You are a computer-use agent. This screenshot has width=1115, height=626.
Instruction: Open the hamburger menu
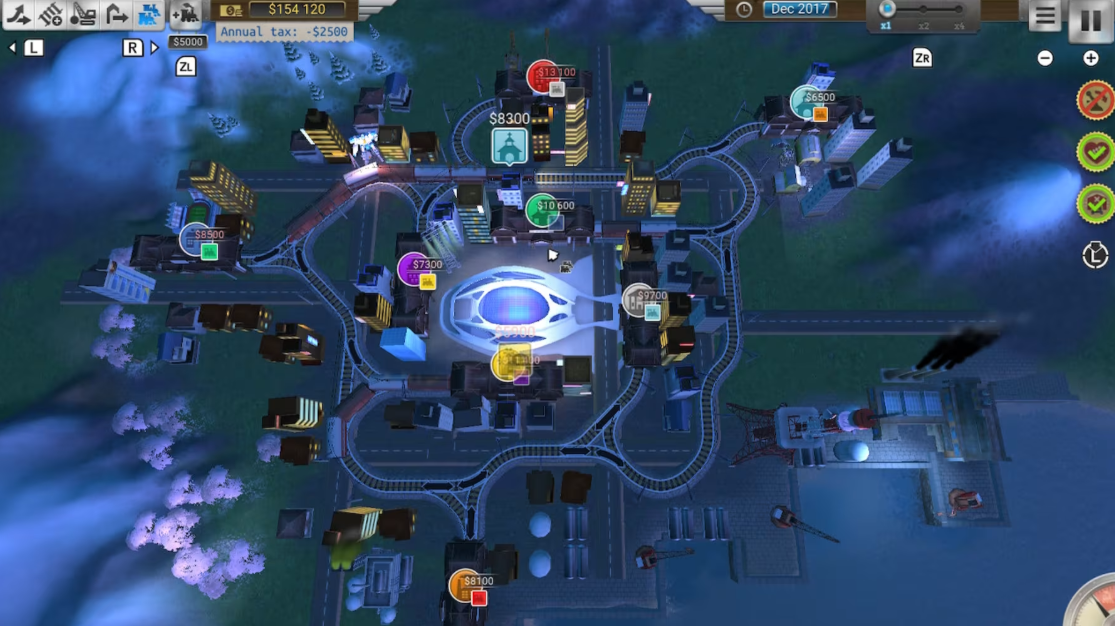coord(1045,16)
